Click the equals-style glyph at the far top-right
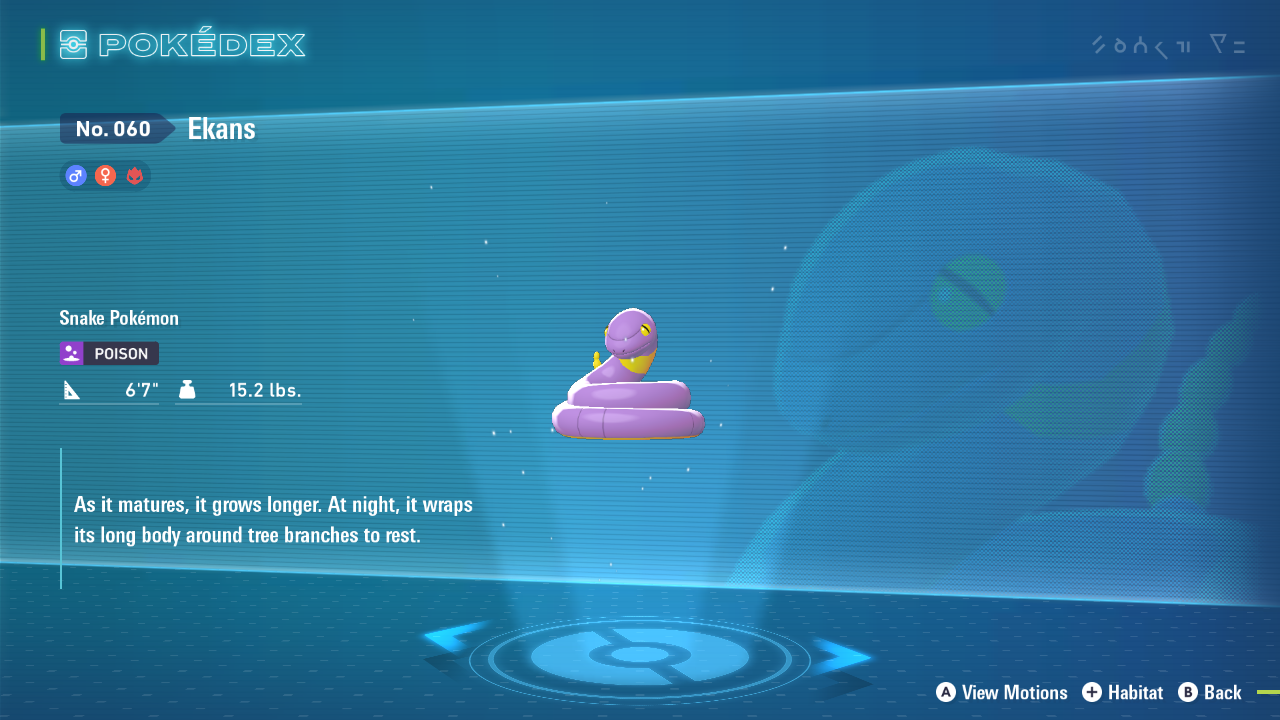This screenshot has height=720, width=1280. (1240, 45)
